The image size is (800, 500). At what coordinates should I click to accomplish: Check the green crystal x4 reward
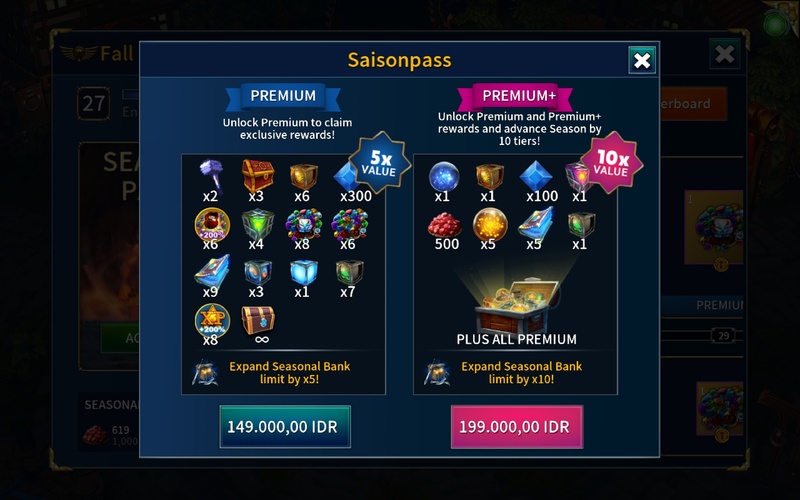257,225
